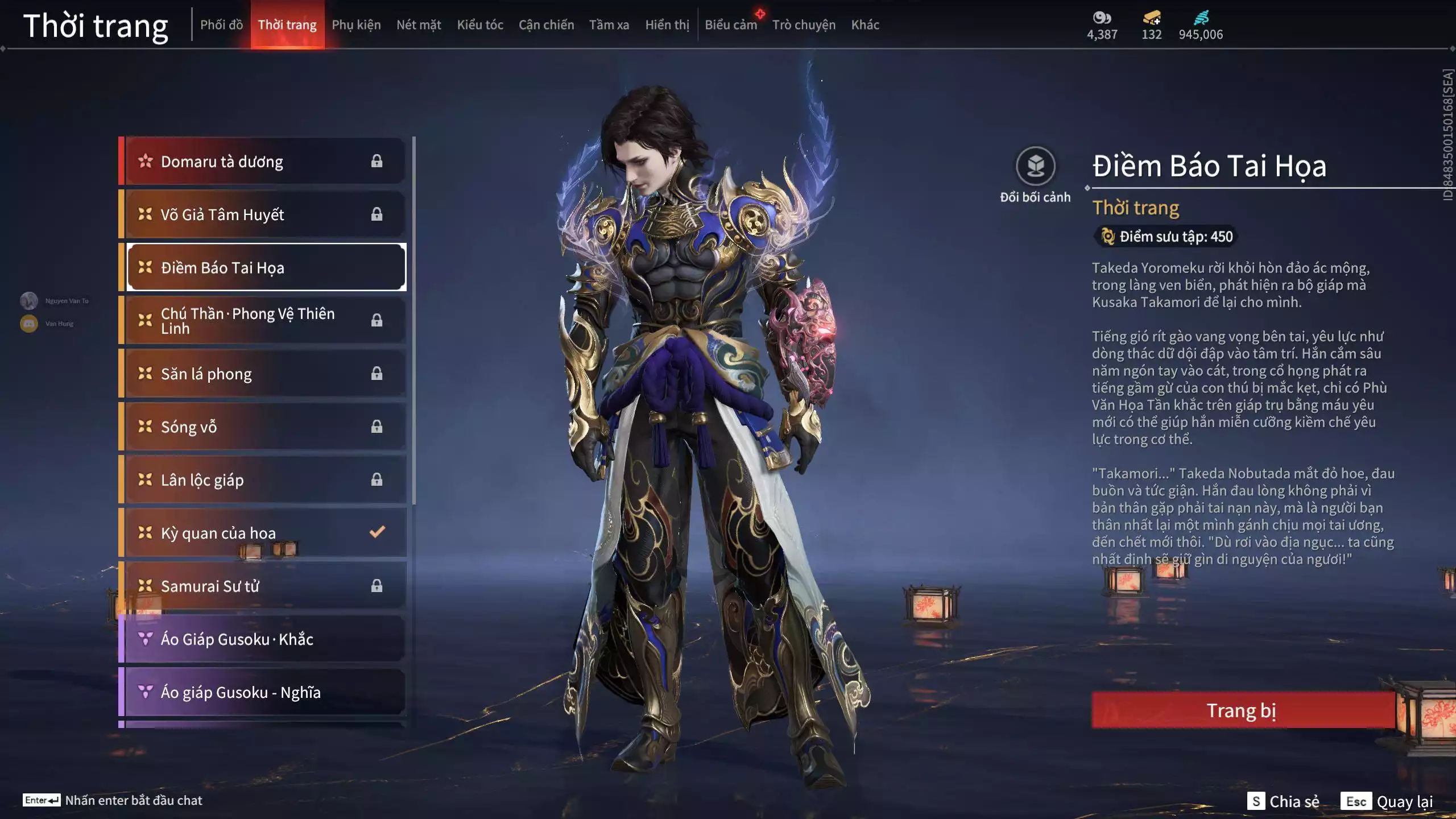Image resolution: width=1456 pixels, height=819 pixels.
Task: Open the Phụ kiện tab
Action: 356,25
